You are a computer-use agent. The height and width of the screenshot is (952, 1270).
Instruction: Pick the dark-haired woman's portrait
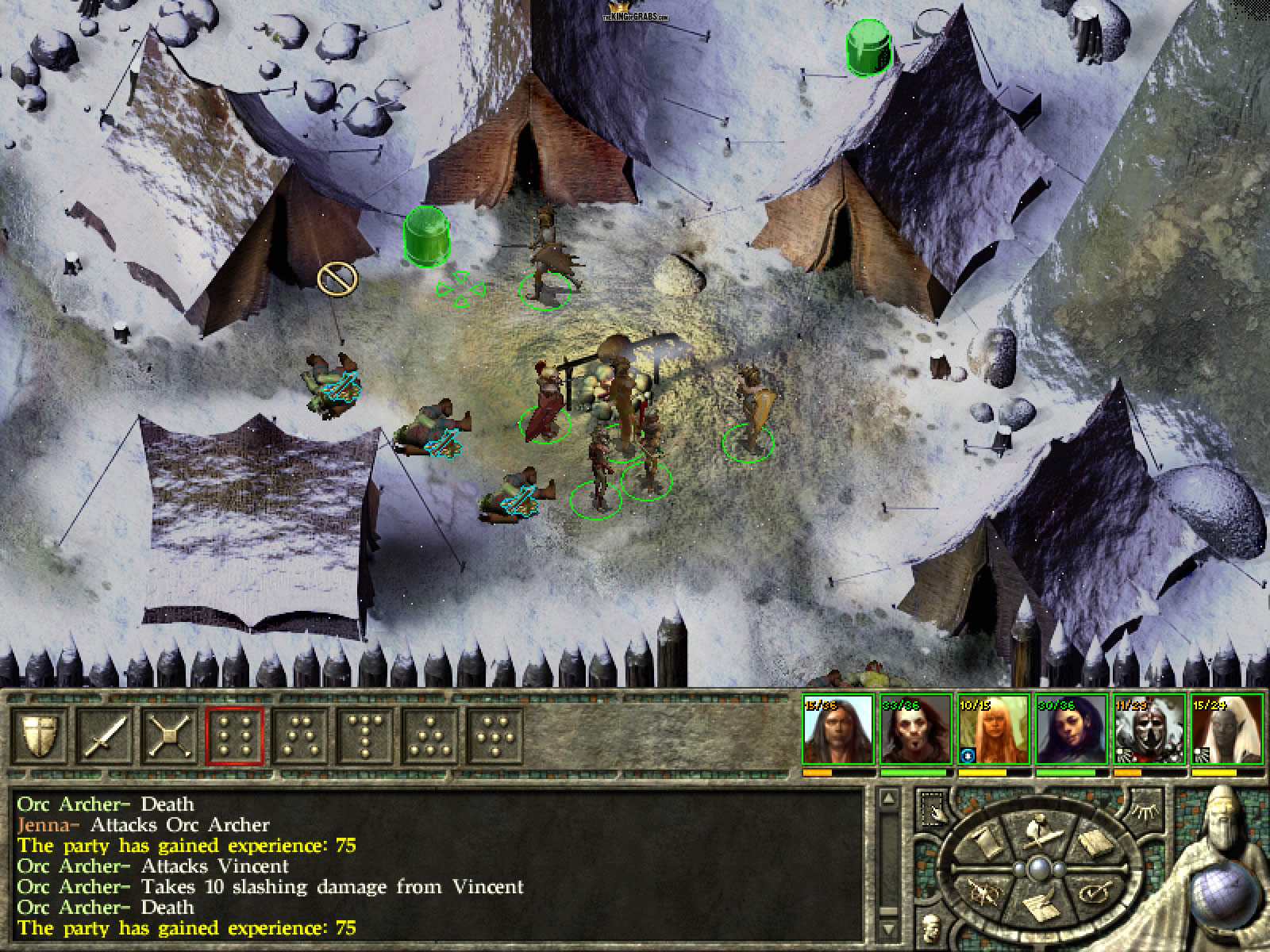click(x=1071, y=730)
